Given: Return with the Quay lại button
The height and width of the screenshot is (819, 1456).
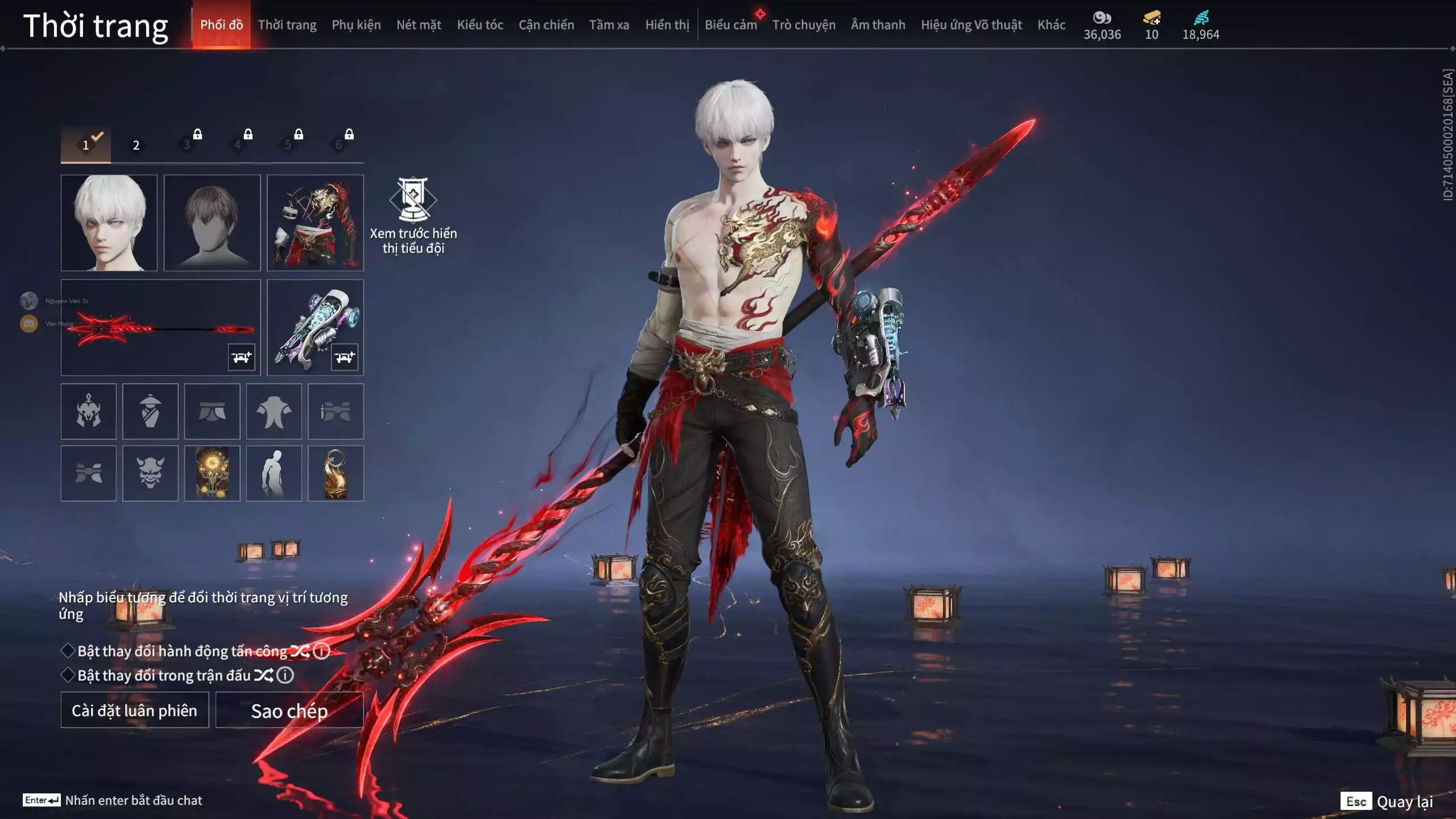Looking at the screenshot, I should tap(1404, 801).
